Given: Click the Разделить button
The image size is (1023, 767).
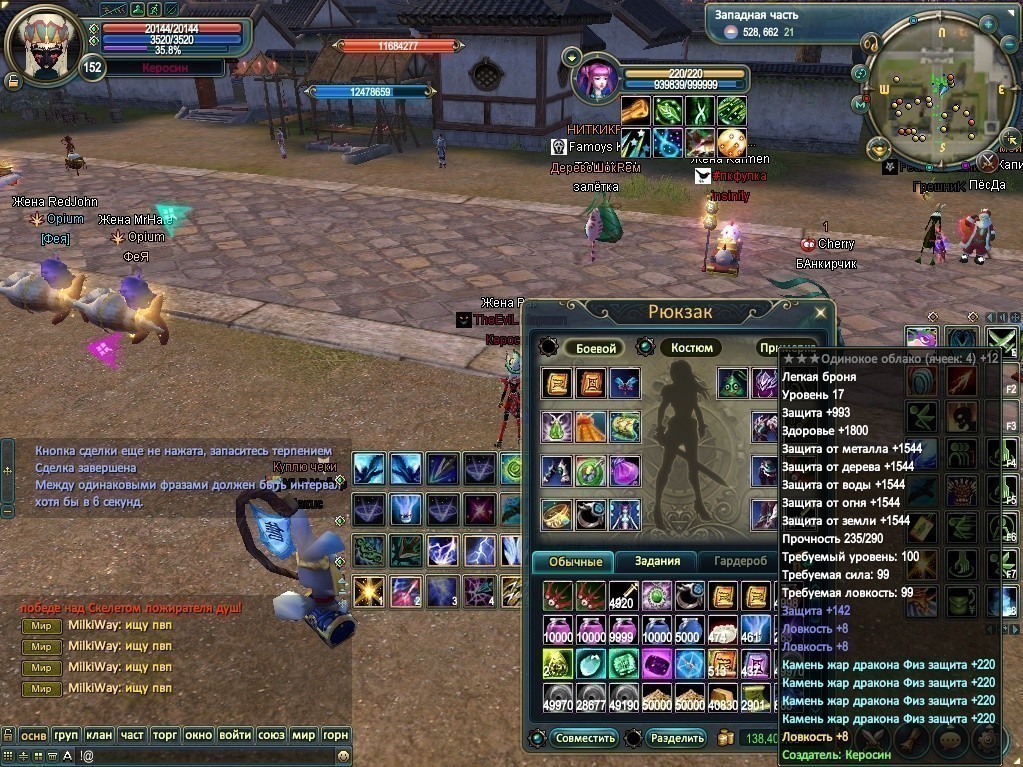Looking at the screenshot, I should [676, 739].
